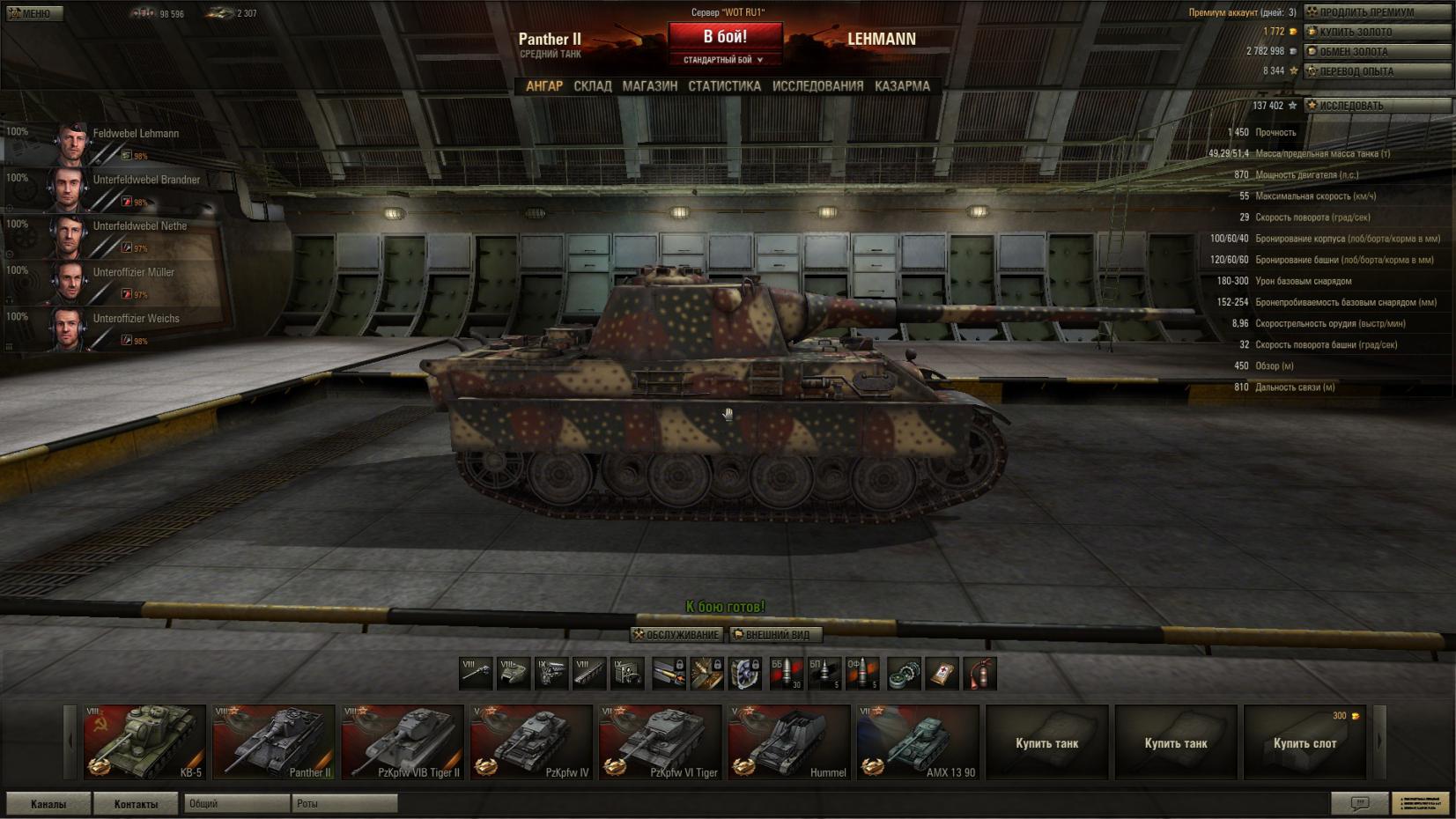Open the Контакты contacts button
1456x819 pixels.
pyautogui.click(x=136, y=803)
